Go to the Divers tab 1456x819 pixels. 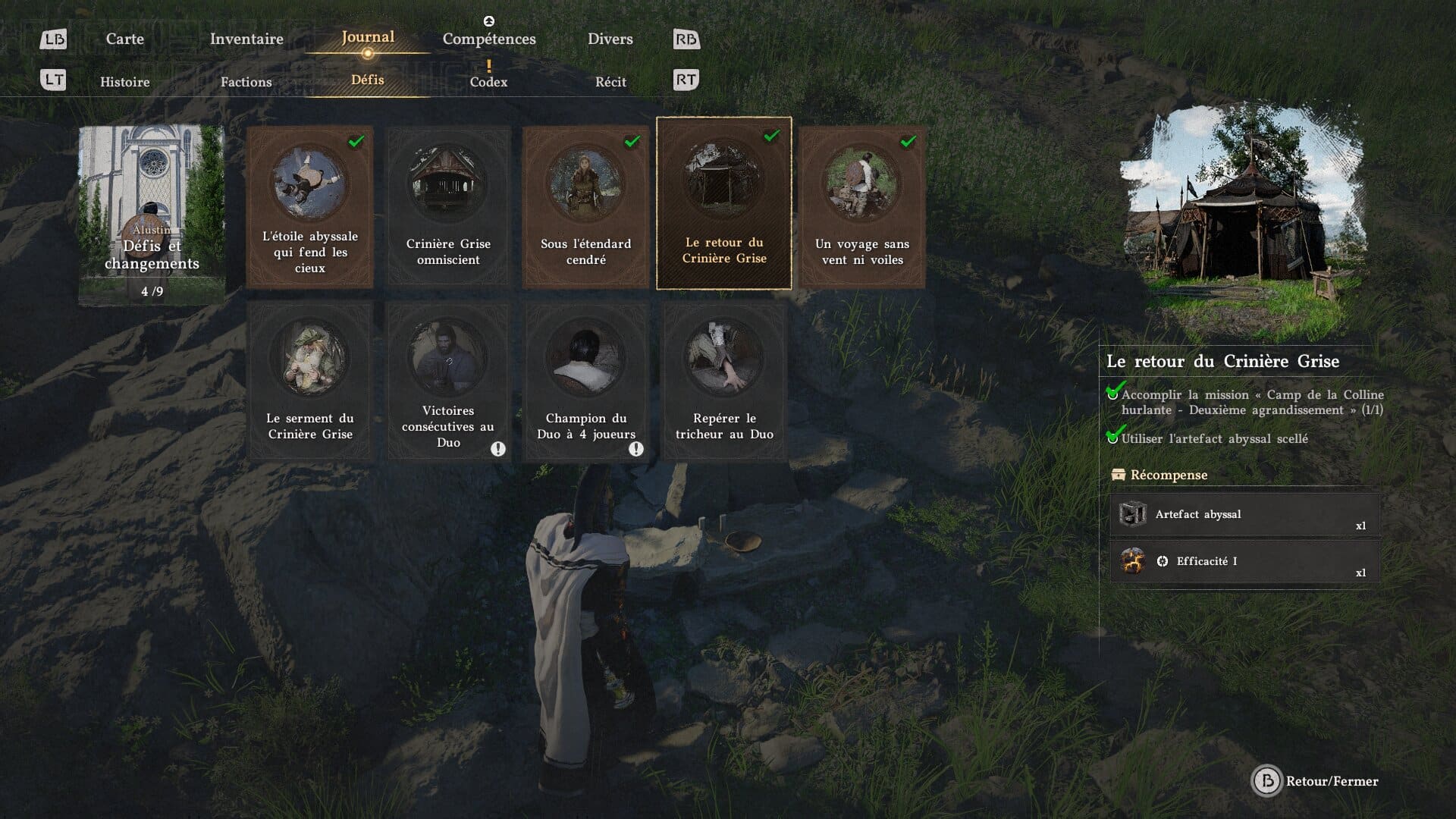610,39
